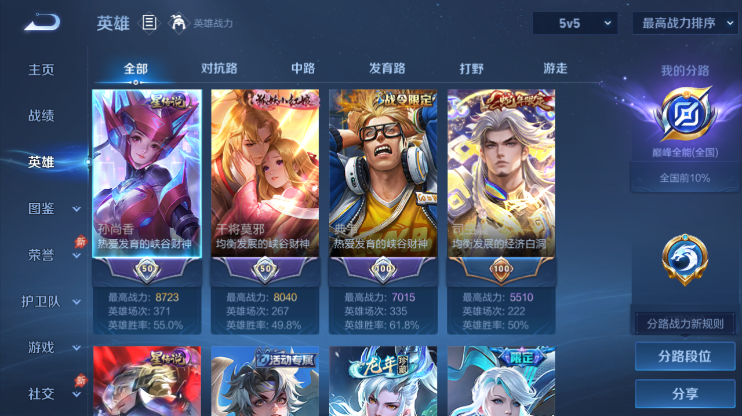Screen dimensions: 742x416
Task: Go back using the top-left arrow
Action: 42,21
